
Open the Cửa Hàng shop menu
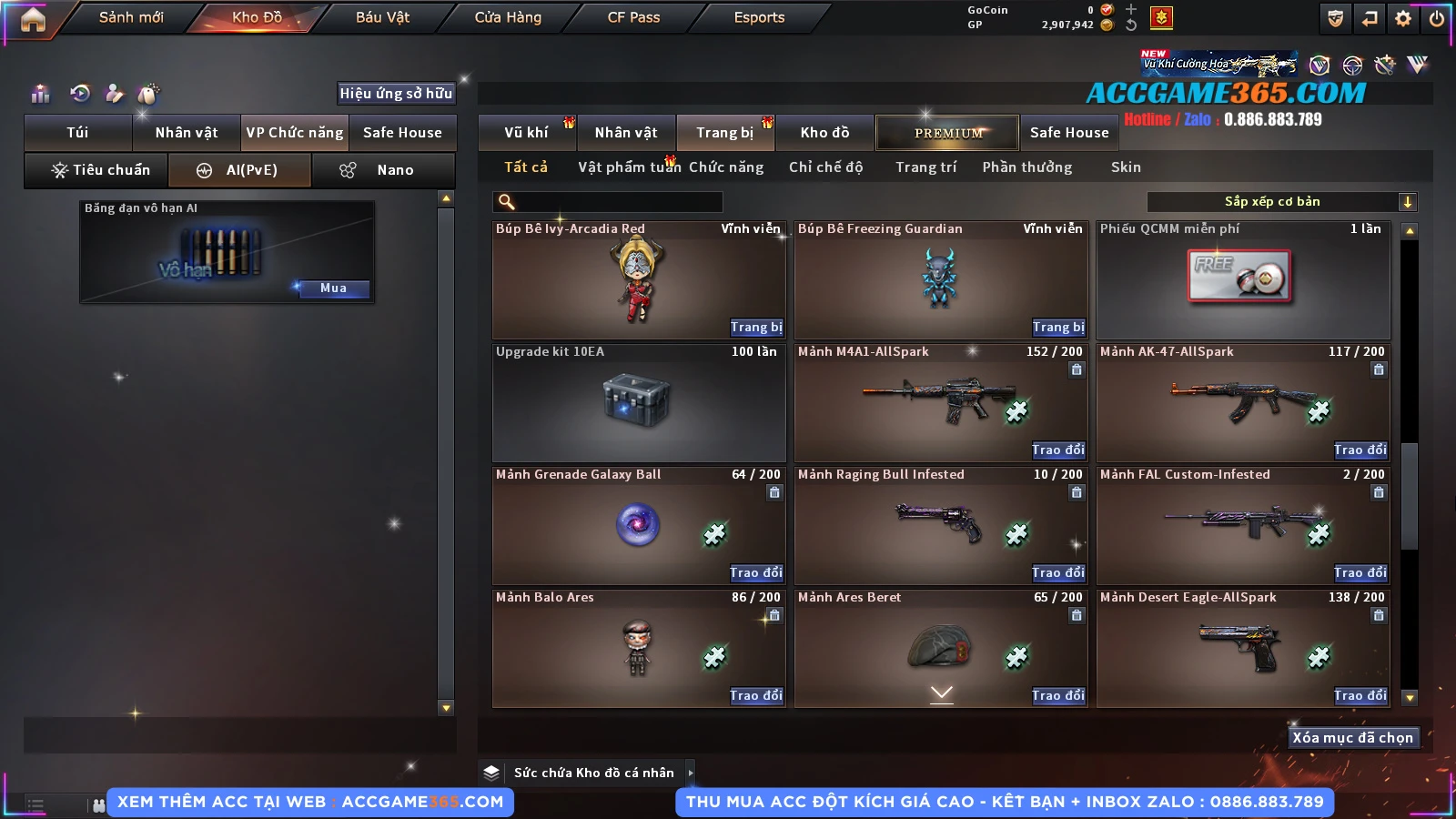point(508,17)
